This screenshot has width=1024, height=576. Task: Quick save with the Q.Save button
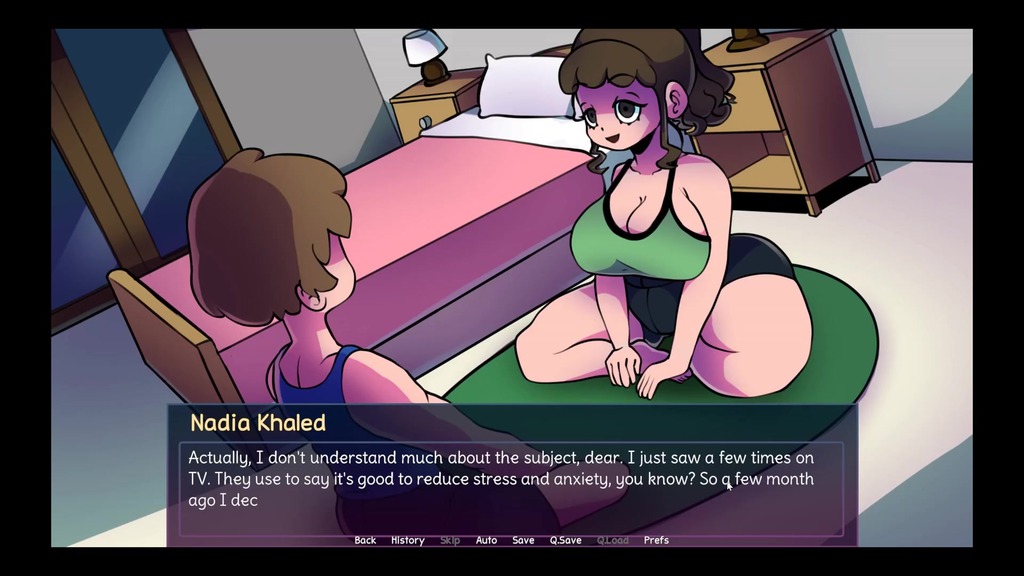point(565,540)
